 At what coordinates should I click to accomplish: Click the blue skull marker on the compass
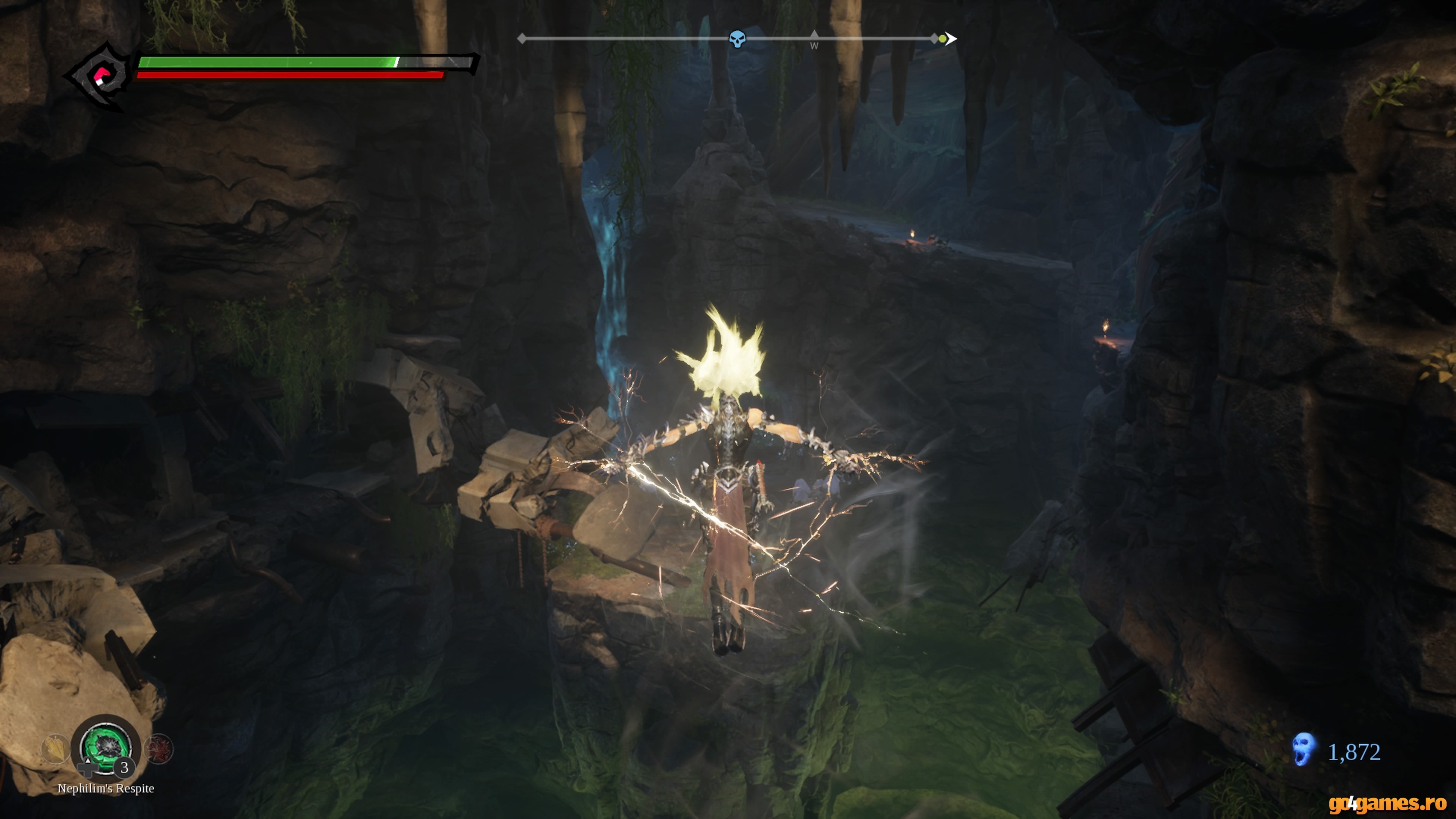[x=737, y=39]
